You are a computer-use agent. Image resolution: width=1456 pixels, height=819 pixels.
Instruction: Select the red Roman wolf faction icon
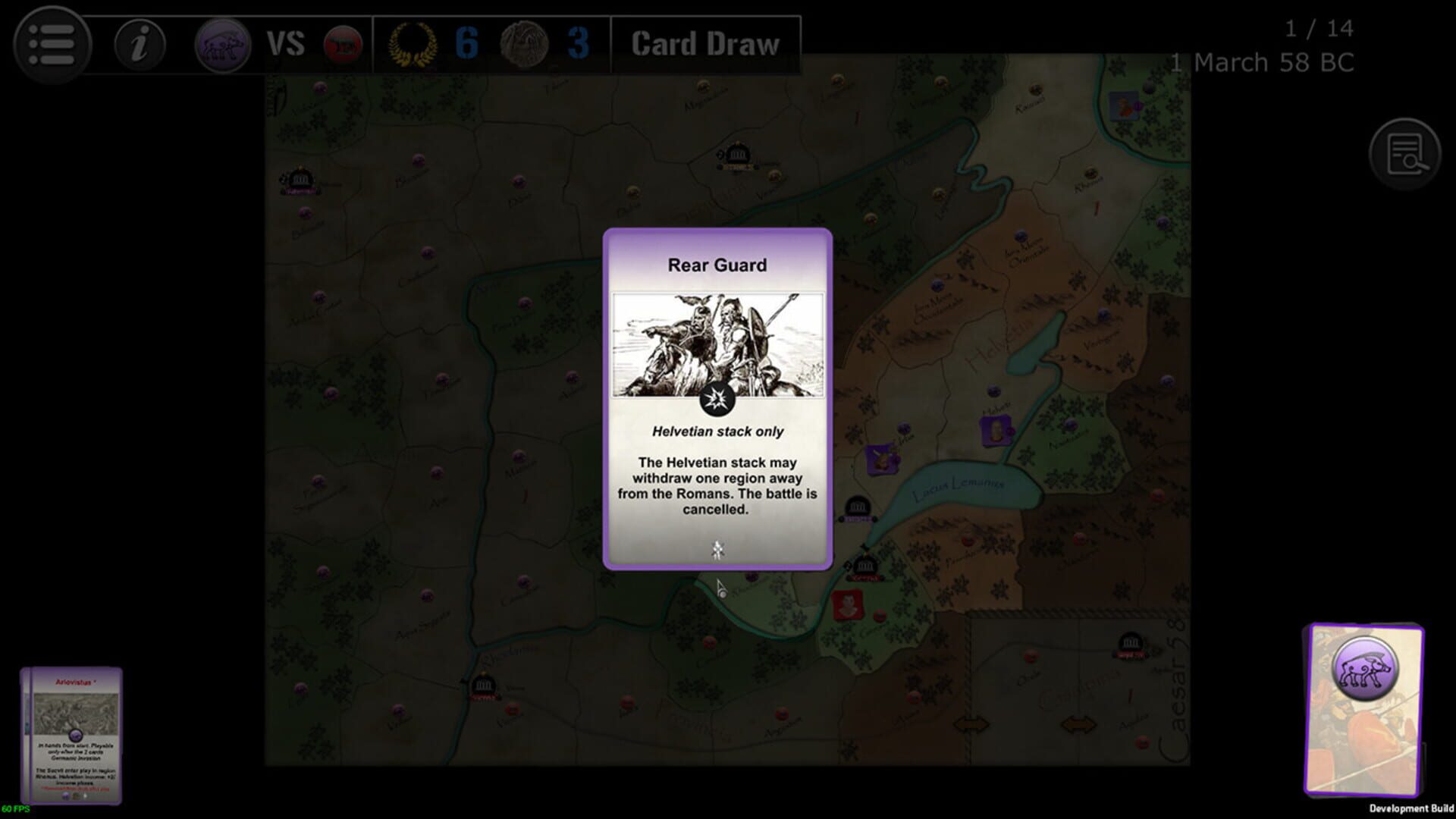(x=343, y=44)
